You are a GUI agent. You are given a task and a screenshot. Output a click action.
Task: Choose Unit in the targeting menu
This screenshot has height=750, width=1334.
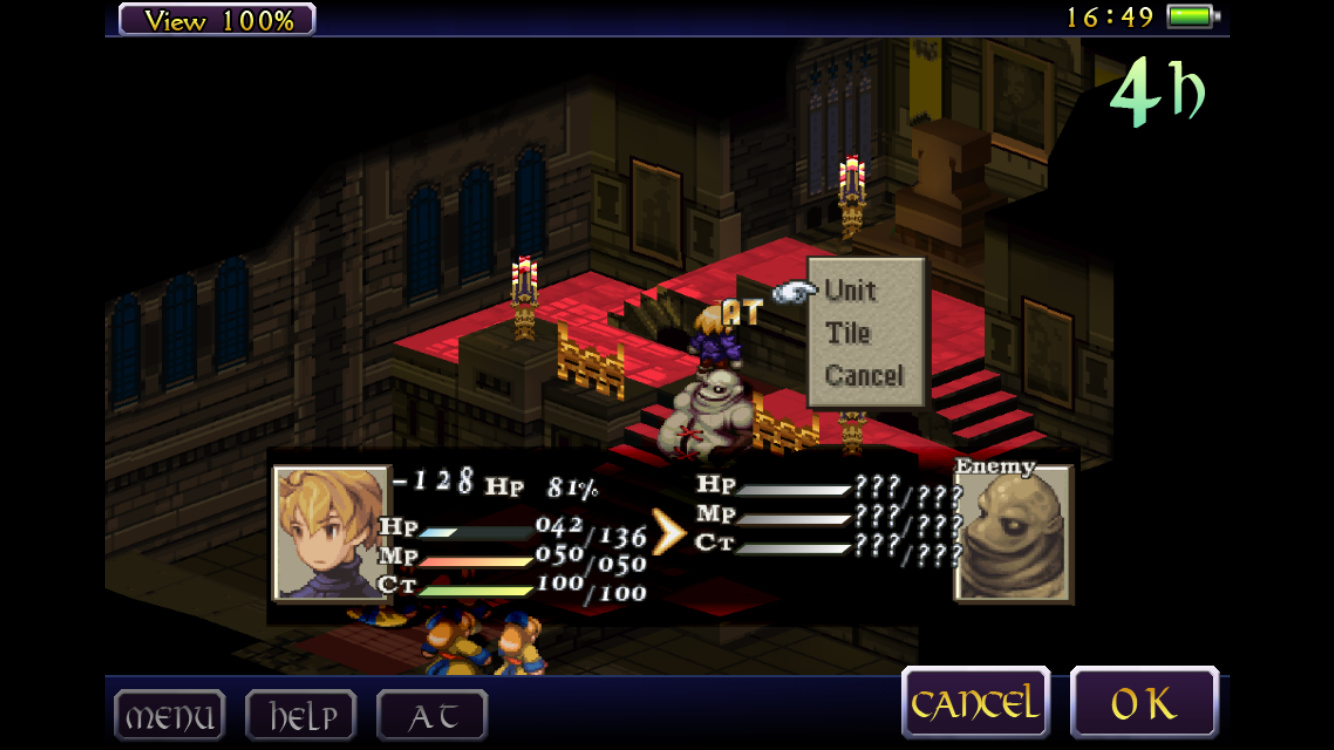(x=851, y=291)
